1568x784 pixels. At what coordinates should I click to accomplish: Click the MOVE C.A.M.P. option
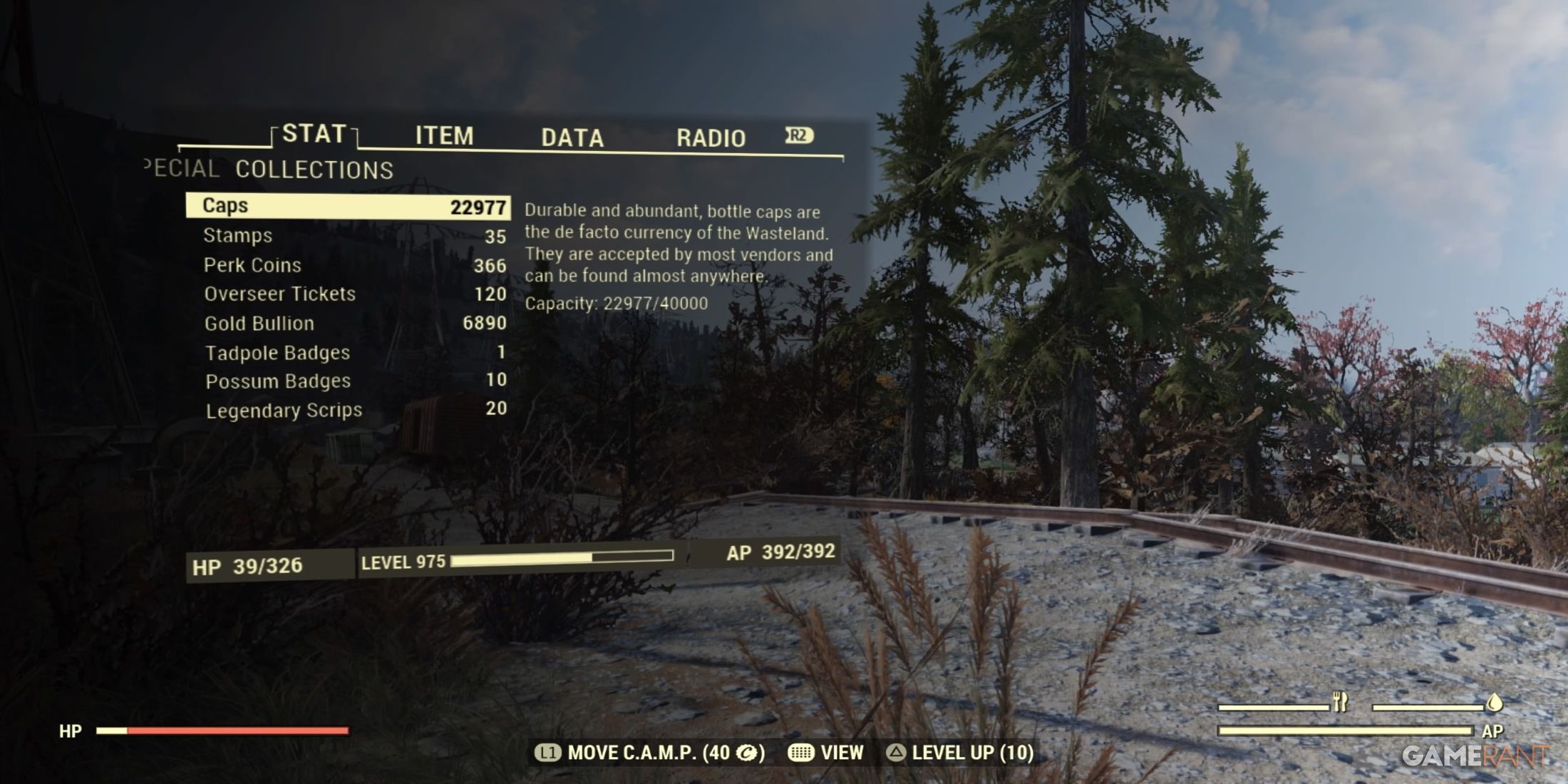point(650,753)
